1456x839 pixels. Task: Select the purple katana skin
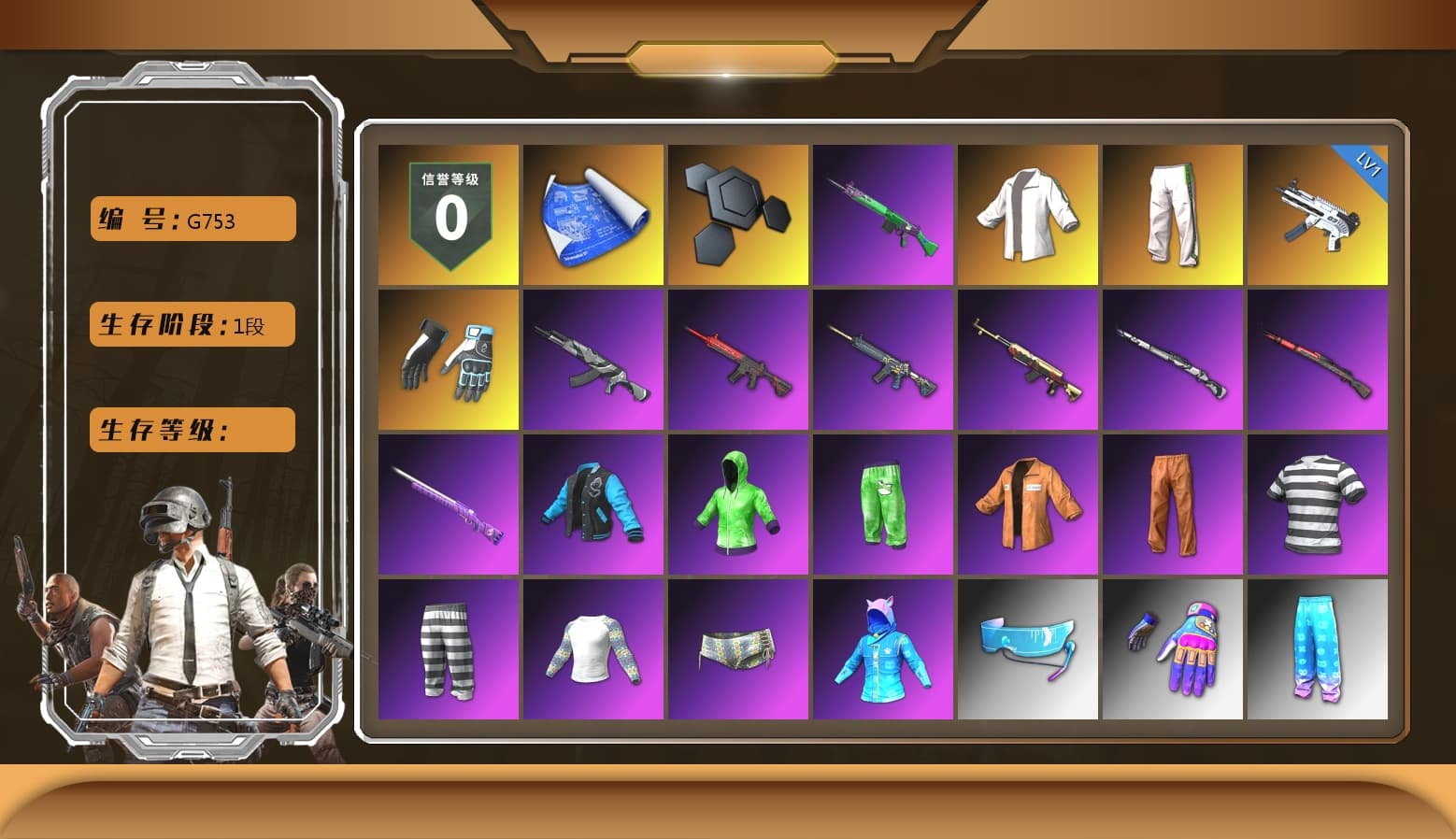pos(448,505)
